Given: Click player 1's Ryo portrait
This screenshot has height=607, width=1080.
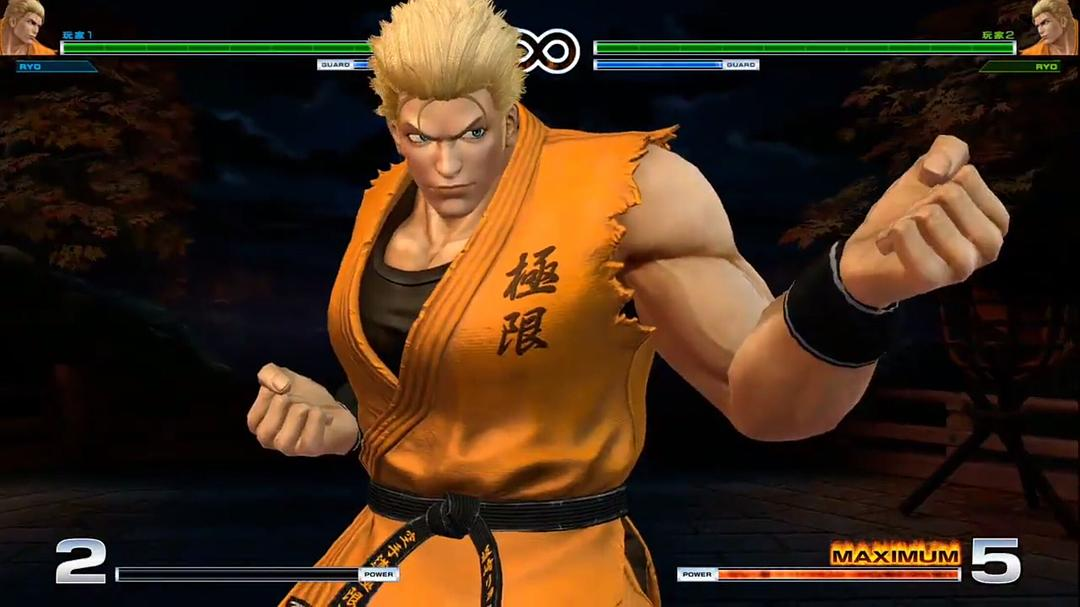Looking at the screenshot, I should click(x=25, y=27).
